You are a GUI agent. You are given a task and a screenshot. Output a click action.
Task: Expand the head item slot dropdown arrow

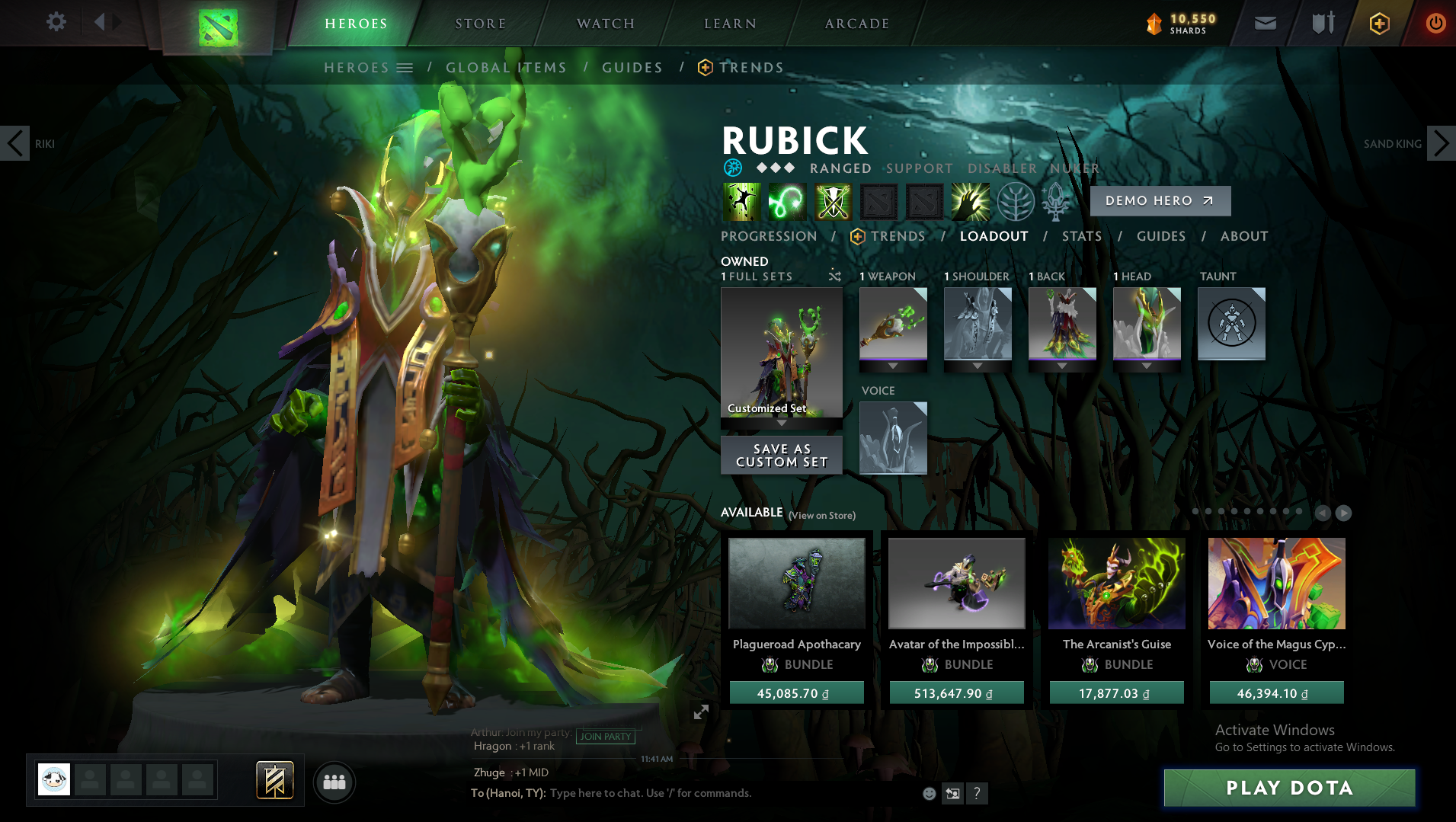[1147, 365]
